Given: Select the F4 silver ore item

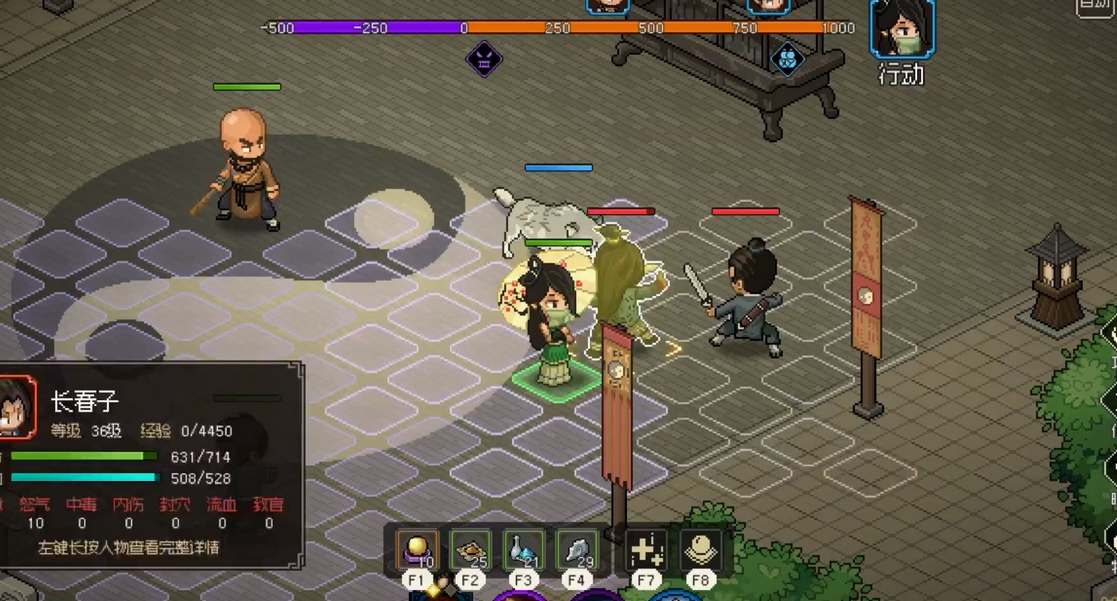Looking at the screenshot, I should [x=576, y=549].
